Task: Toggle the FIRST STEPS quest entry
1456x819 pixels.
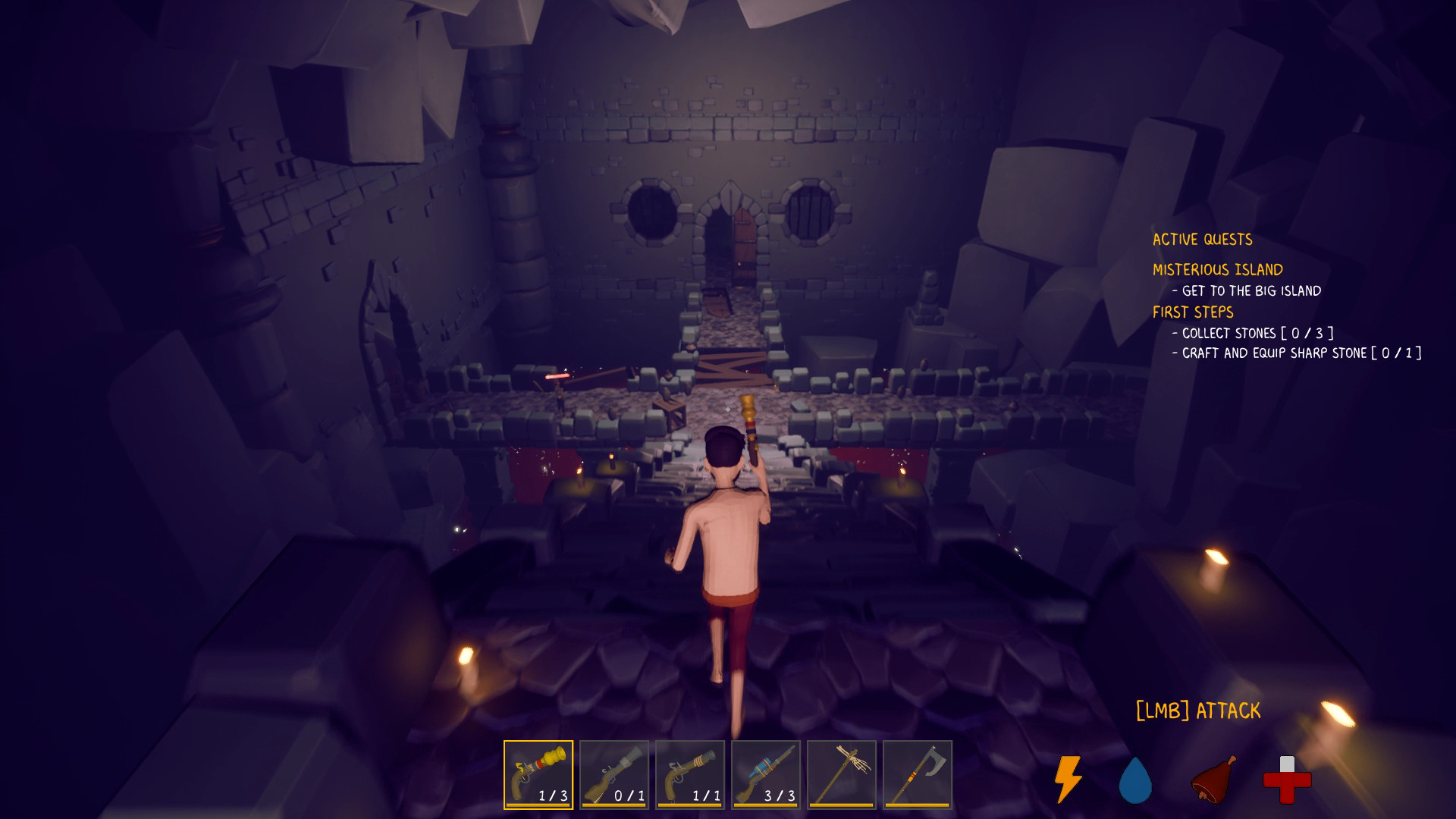Action: pos(1192,312)
